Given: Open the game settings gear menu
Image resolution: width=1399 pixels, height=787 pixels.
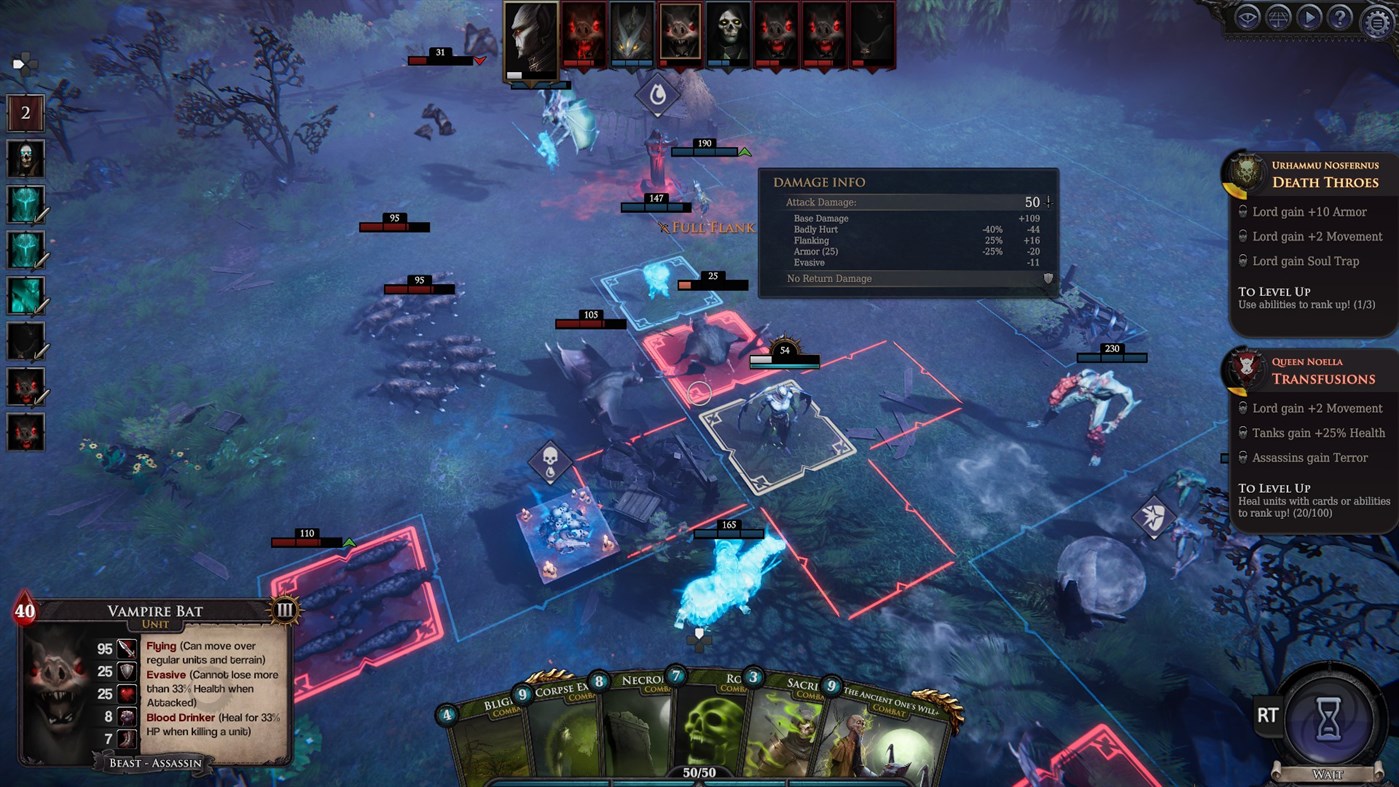Looking at the screenshot, I should pyautogui.click(x=1376, y=18).
